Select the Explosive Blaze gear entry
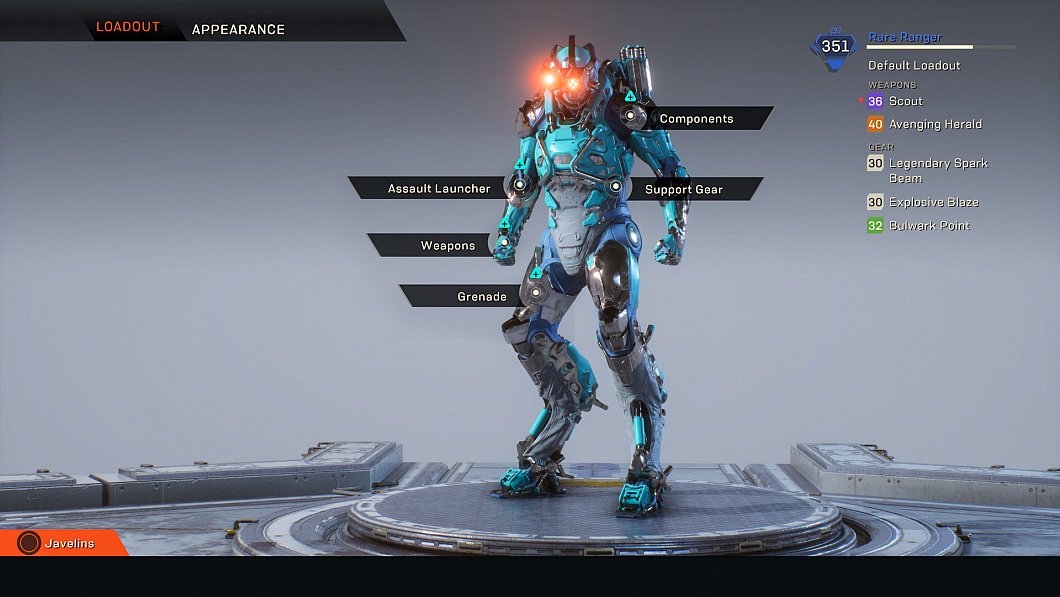The image size is (1060, 597). (x=933, y=202)
